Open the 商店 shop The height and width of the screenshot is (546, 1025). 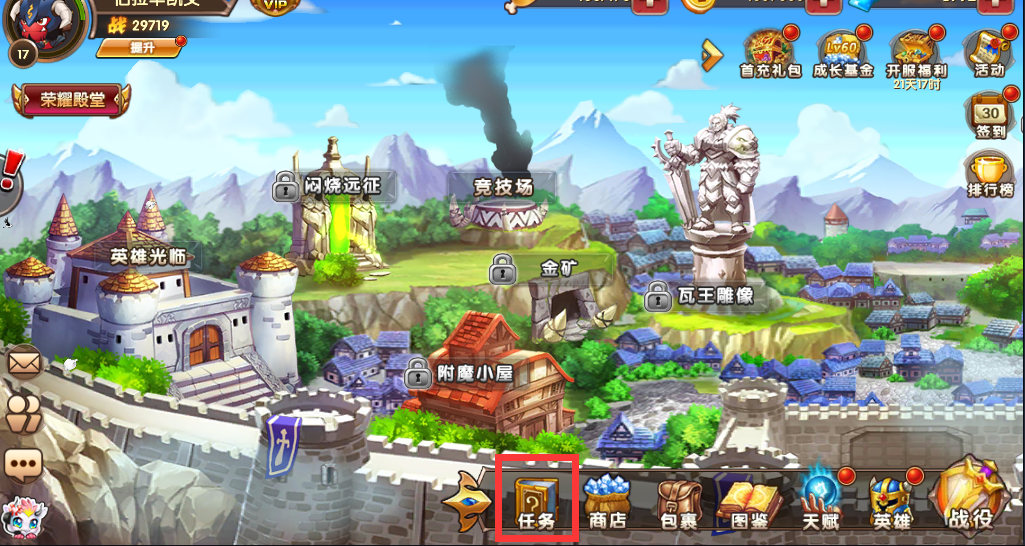click(x=606, y=500)
